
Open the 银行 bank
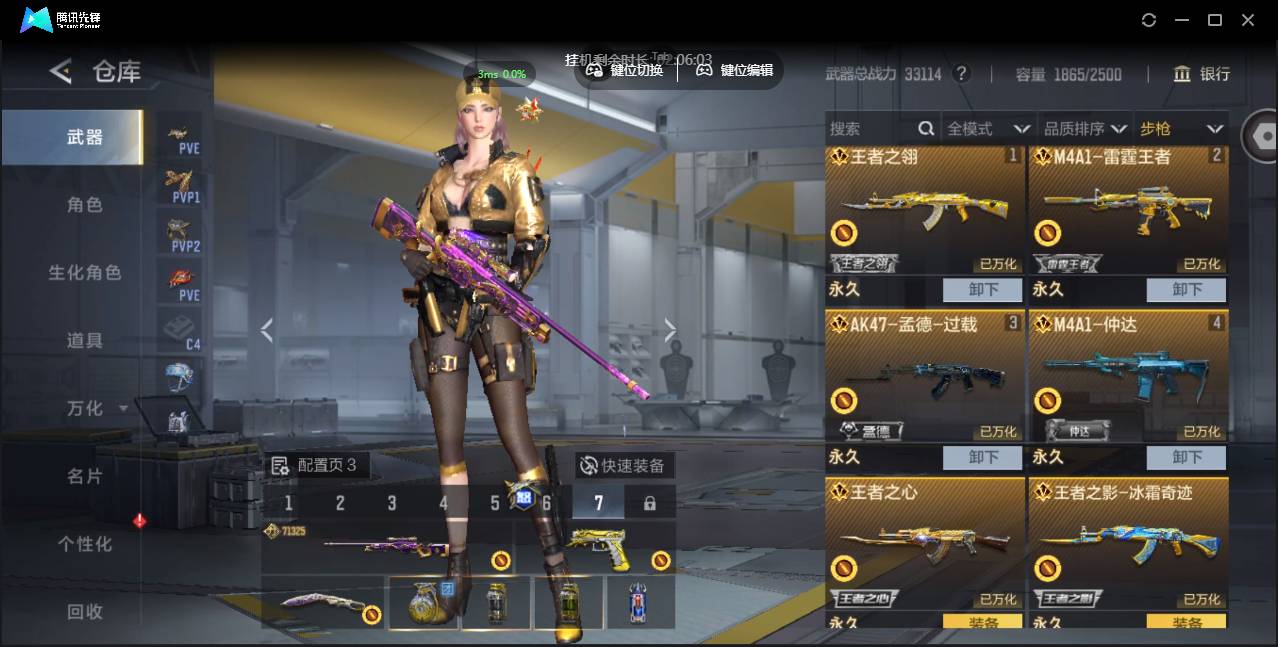coord(1202,74)
